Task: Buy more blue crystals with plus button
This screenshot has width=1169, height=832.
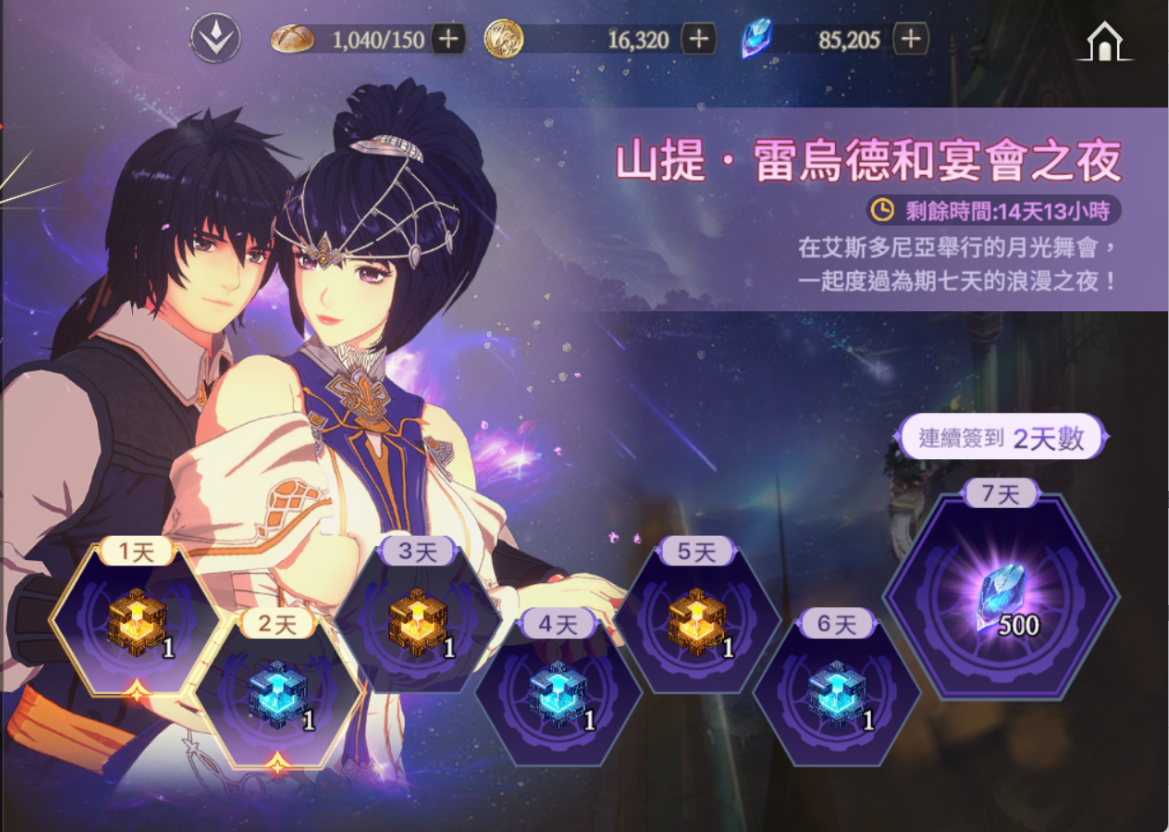Action: click(909, 40)
